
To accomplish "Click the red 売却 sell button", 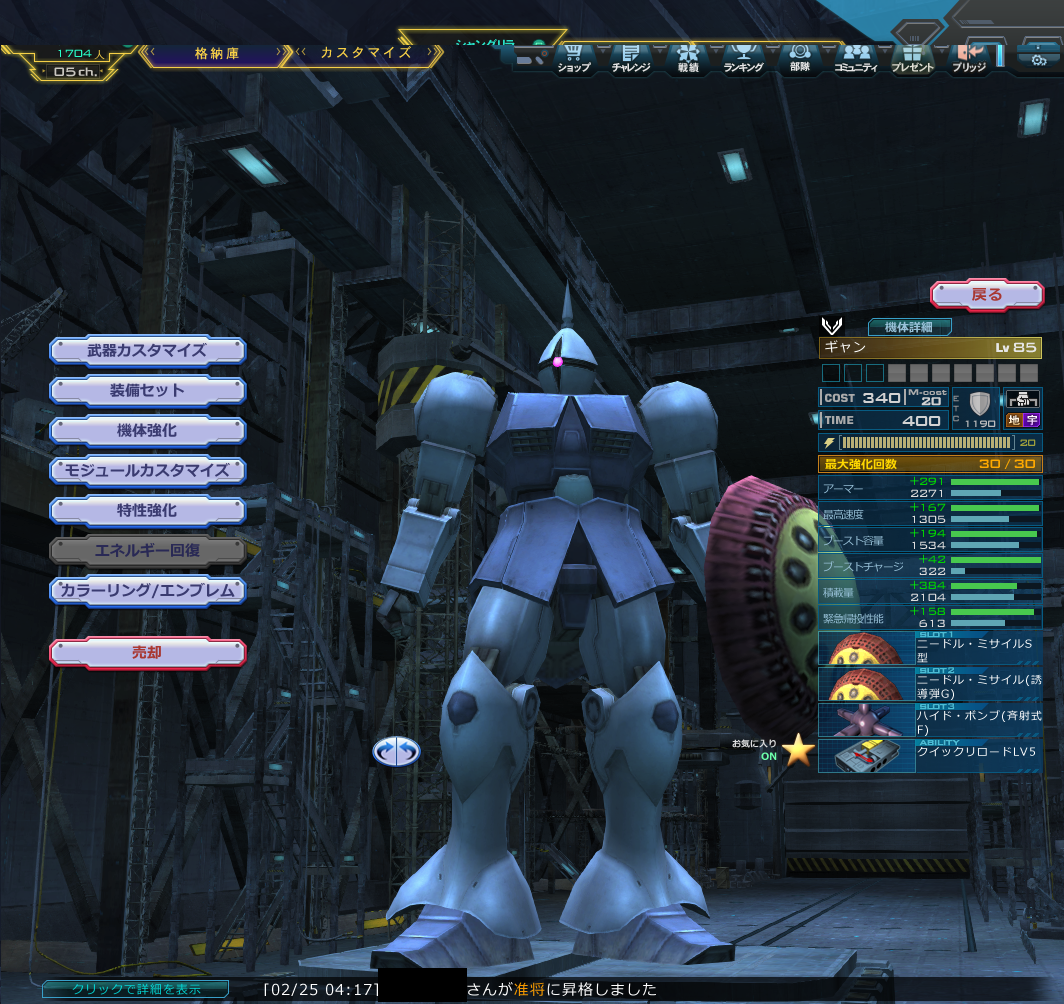I will click(147, 653).
